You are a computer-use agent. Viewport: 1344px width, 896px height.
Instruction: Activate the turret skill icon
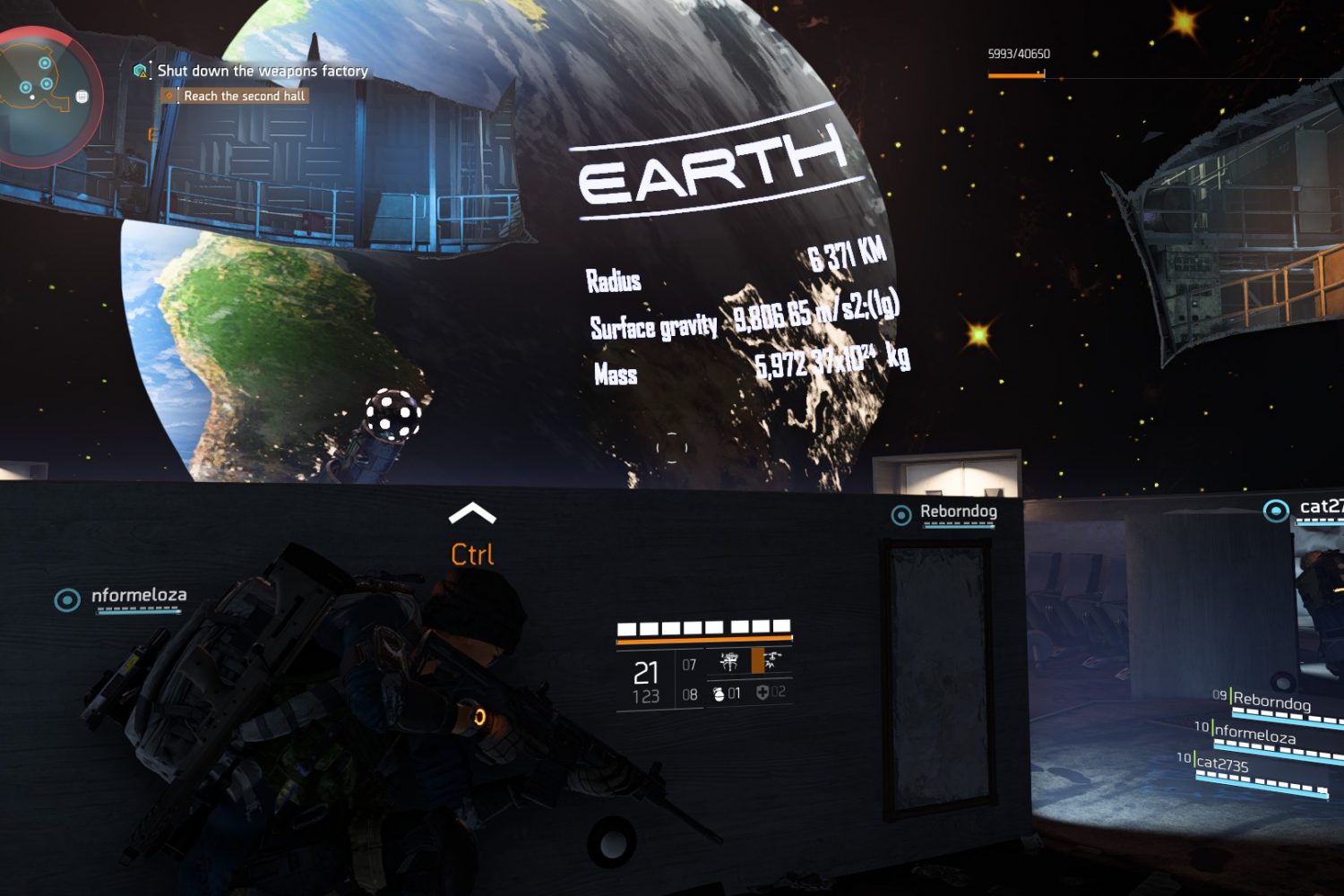point(729,662)
